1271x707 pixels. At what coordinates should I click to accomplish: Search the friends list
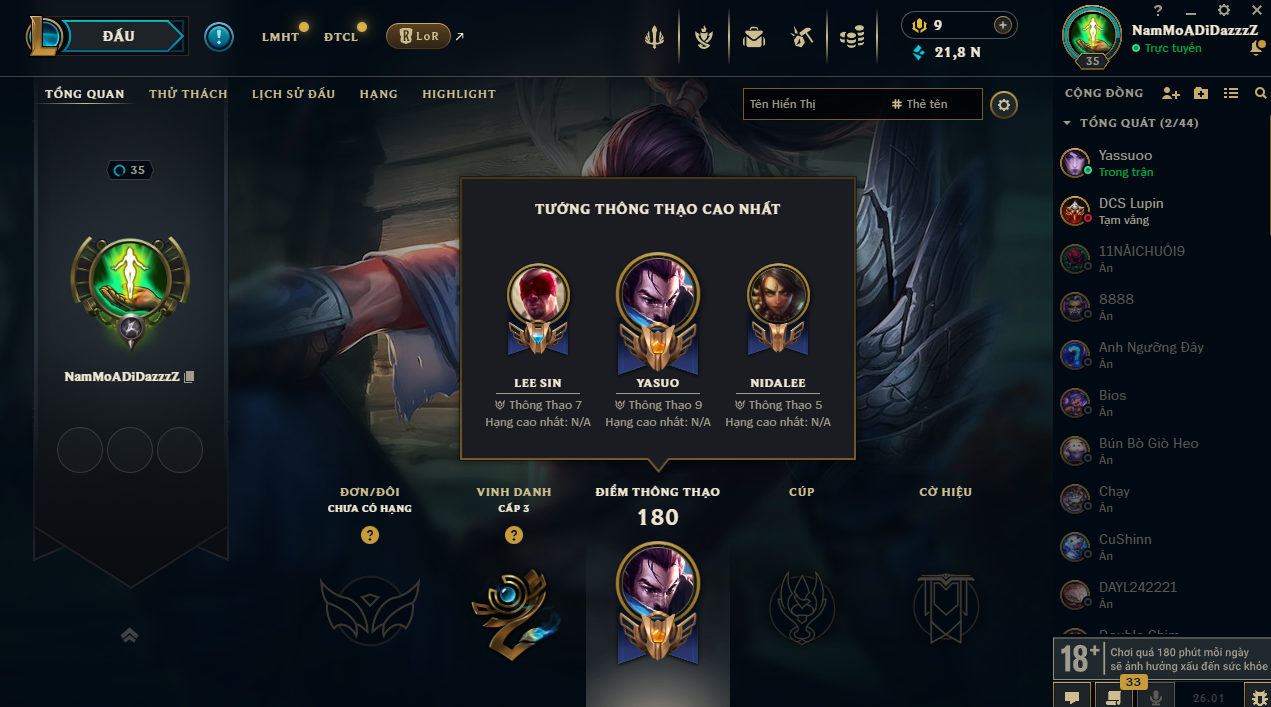point(1260,93)
